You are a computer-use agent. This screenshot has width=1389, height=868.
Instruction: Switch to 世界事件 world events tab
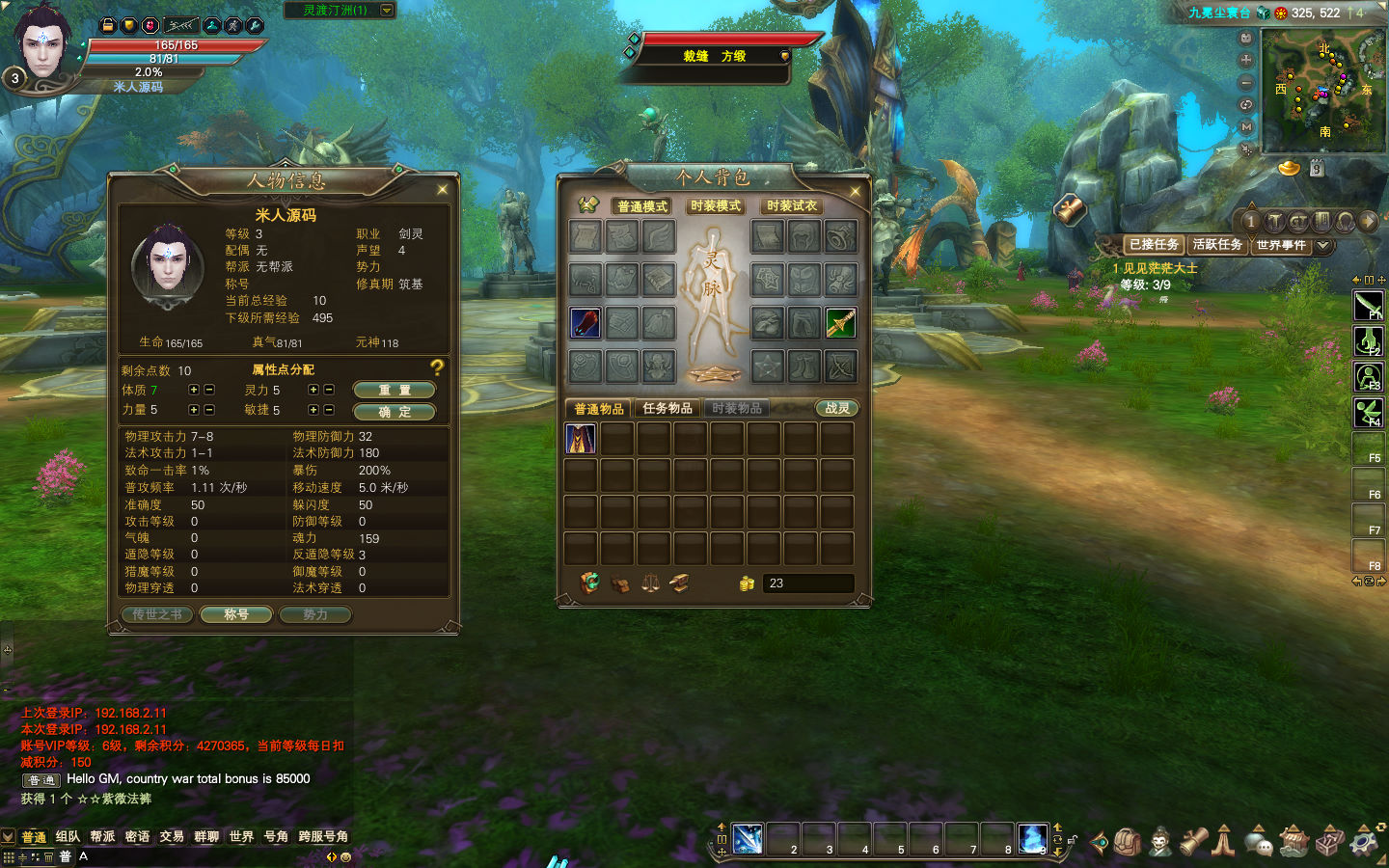(1281, 245)
